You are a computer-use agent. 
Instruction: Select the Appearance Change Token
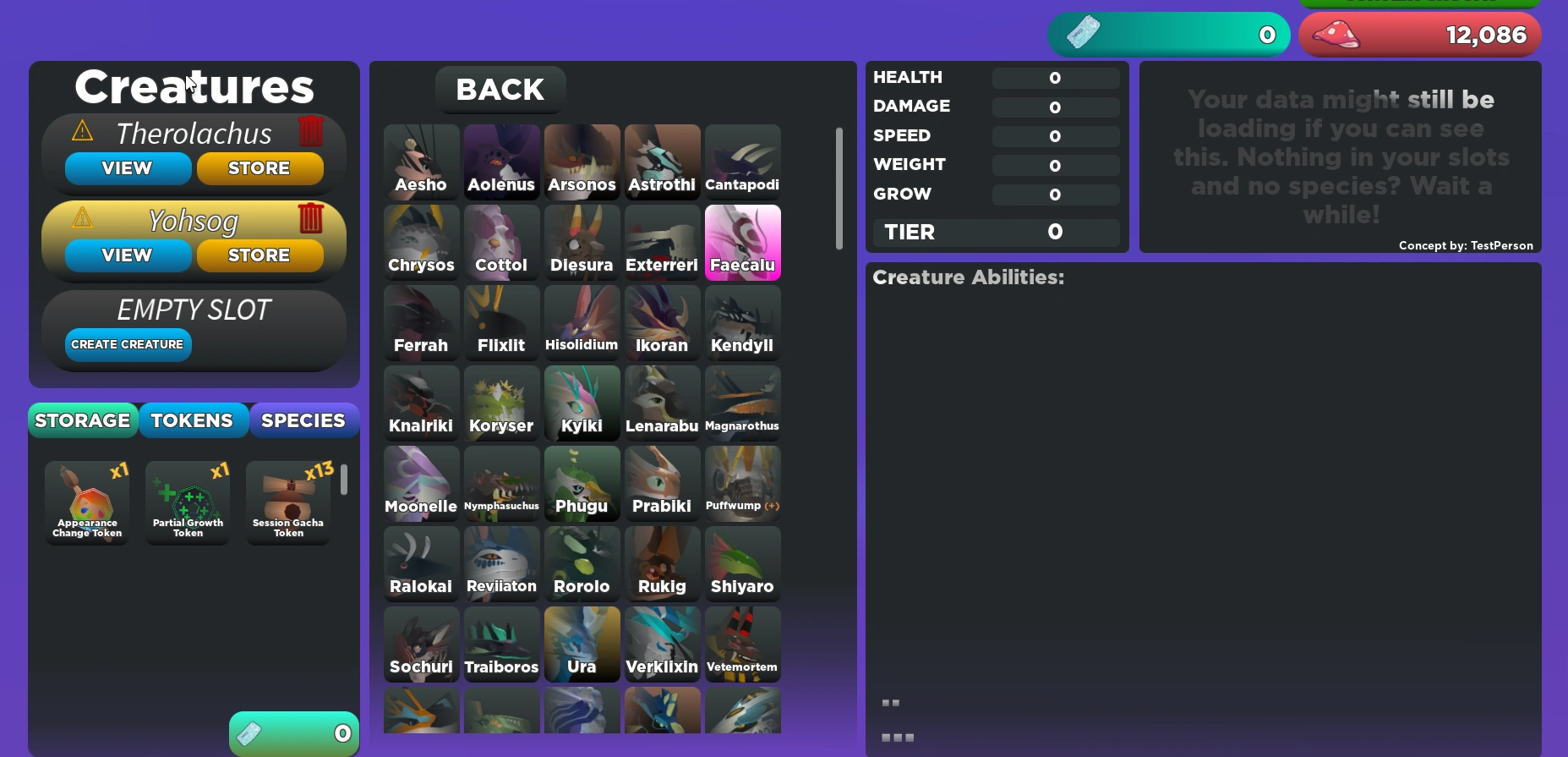85,502
